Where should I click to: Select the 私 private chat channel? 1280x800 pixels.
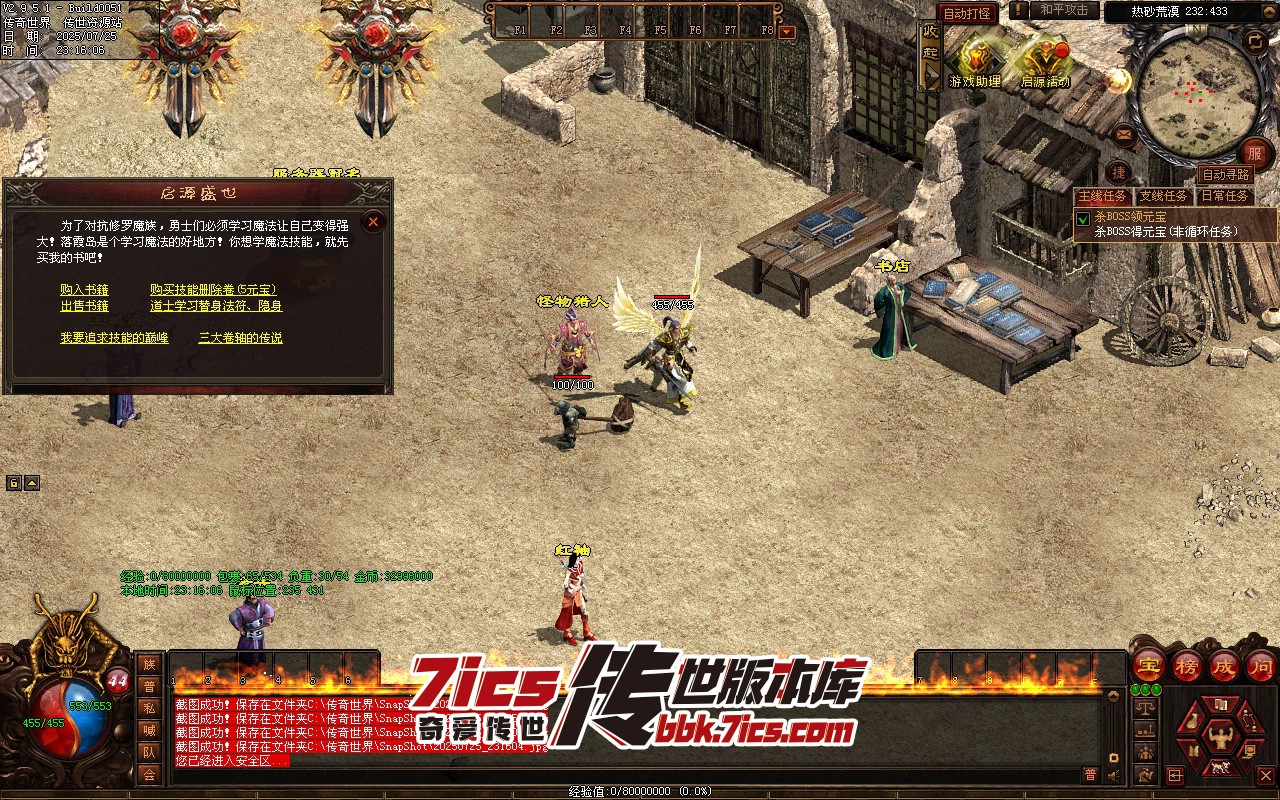click(x=149, y=709)
